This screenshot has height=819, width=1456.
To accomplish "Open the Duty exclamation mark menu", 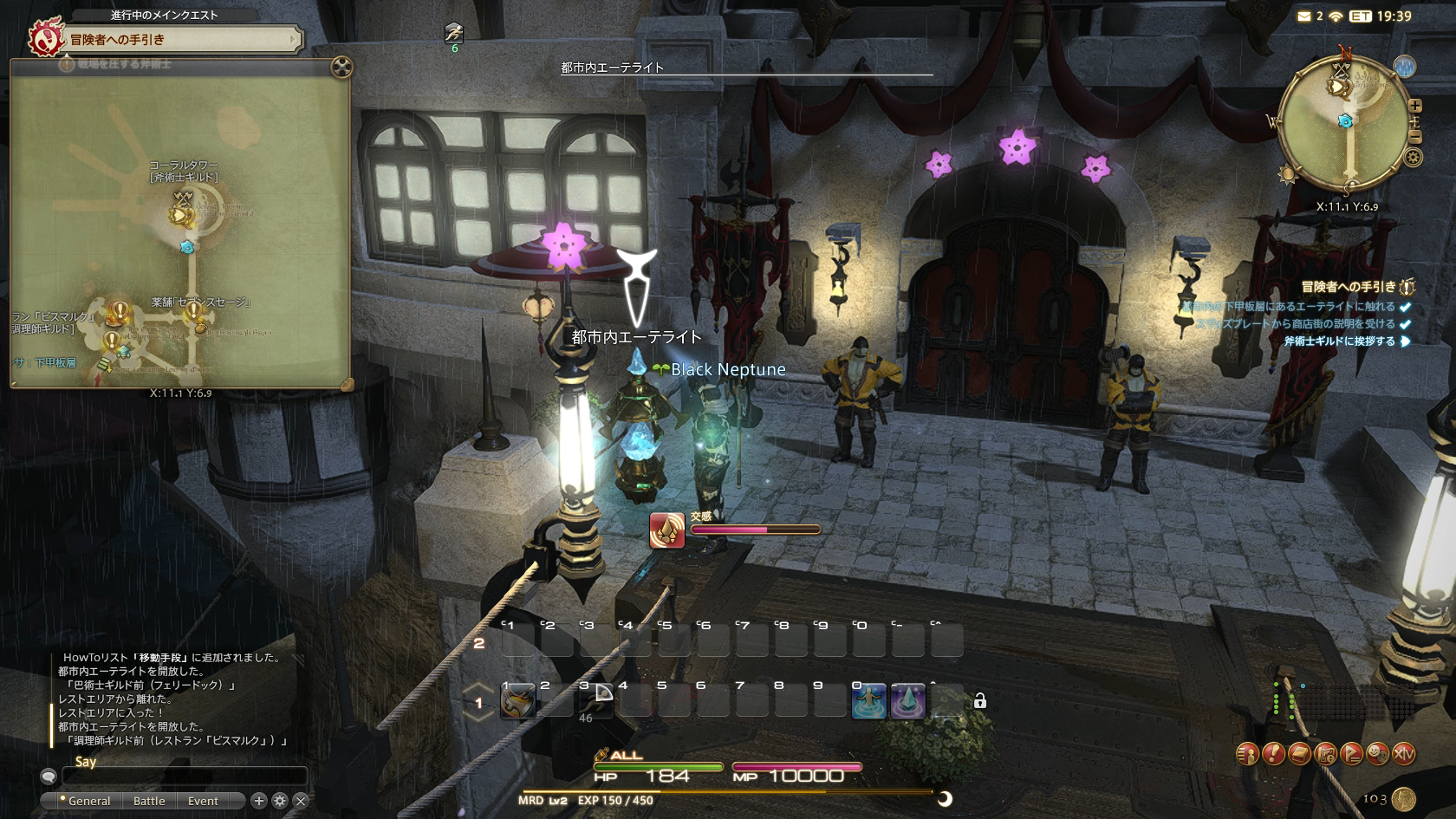I will pos(1272,754).
